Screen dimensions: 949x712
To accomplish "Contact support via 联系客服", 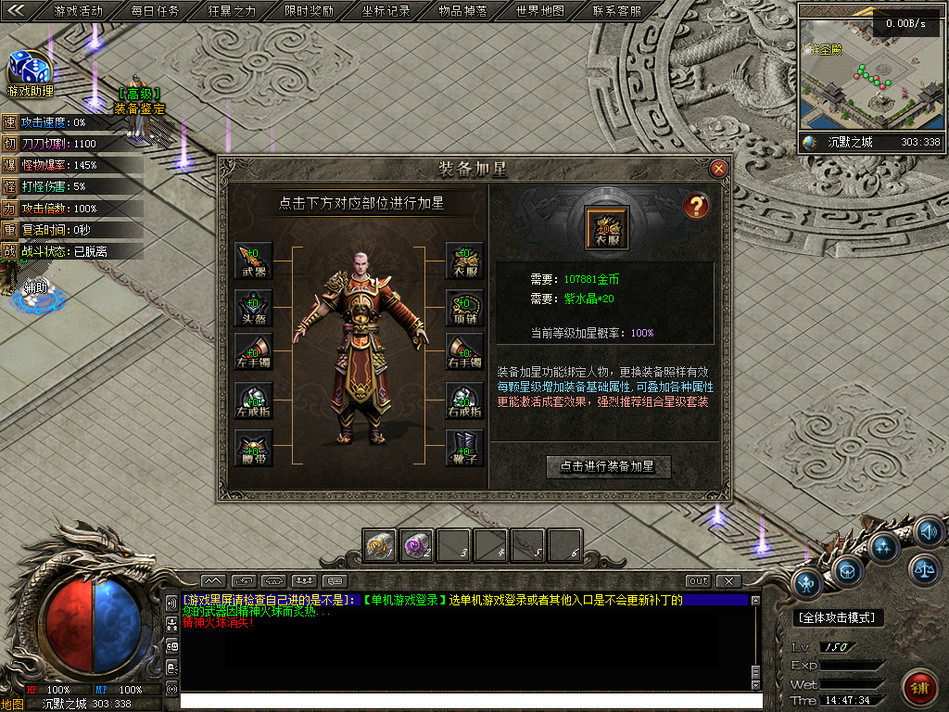I will [x=616, y=11].
